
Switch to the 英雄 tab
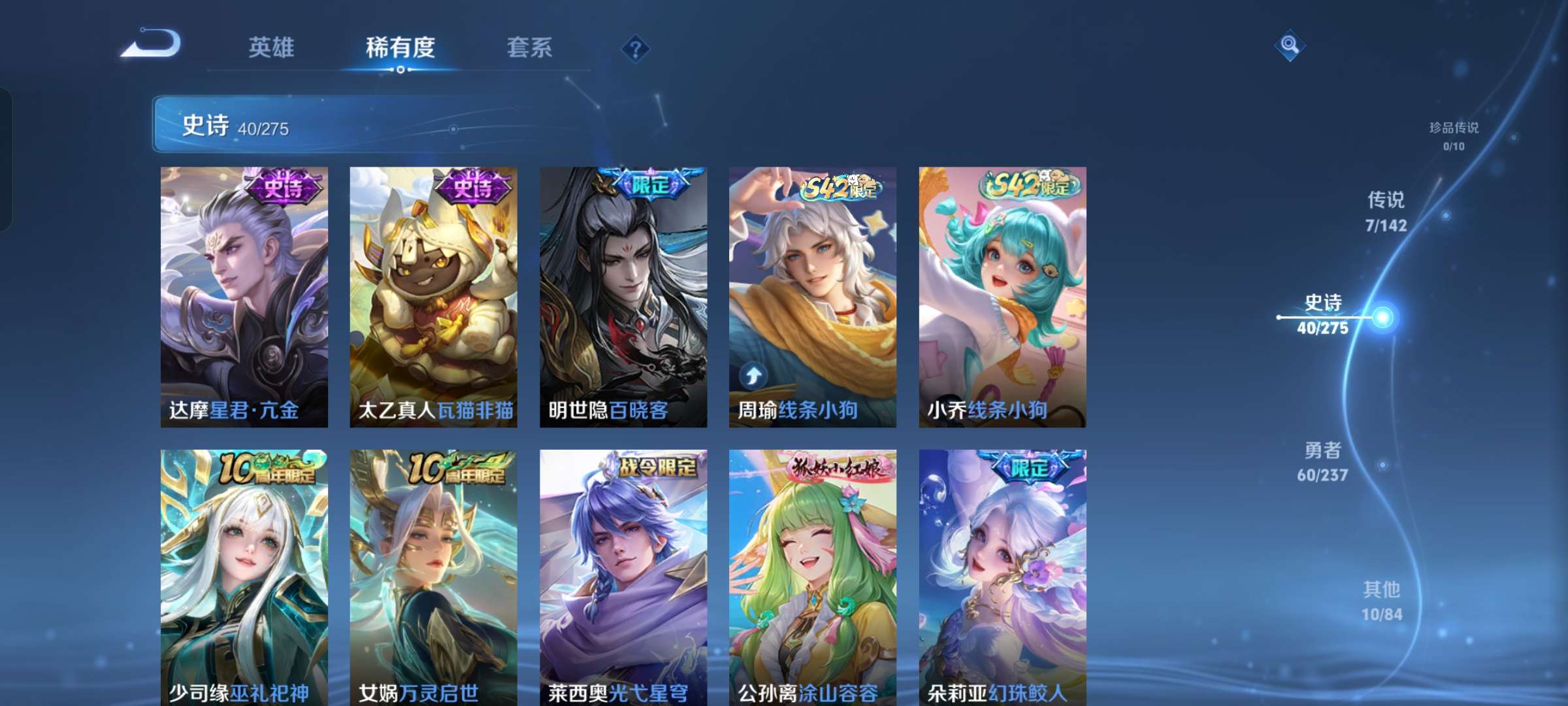click(271, 48)
